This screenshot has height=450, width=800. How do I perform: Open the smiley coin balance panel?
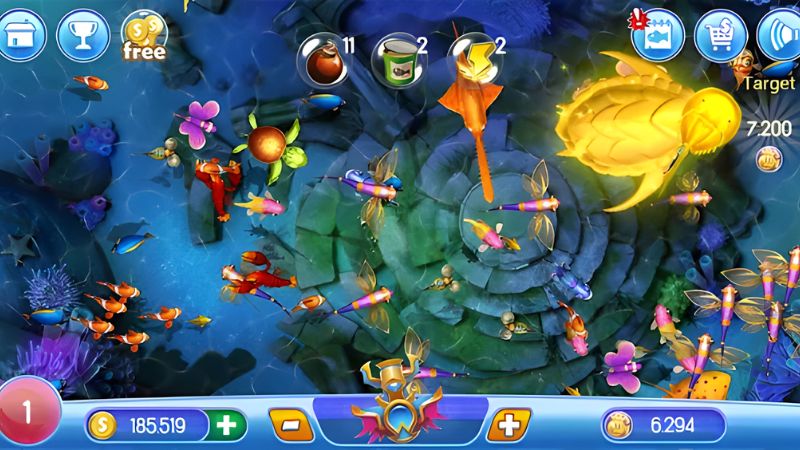[662, 425]
